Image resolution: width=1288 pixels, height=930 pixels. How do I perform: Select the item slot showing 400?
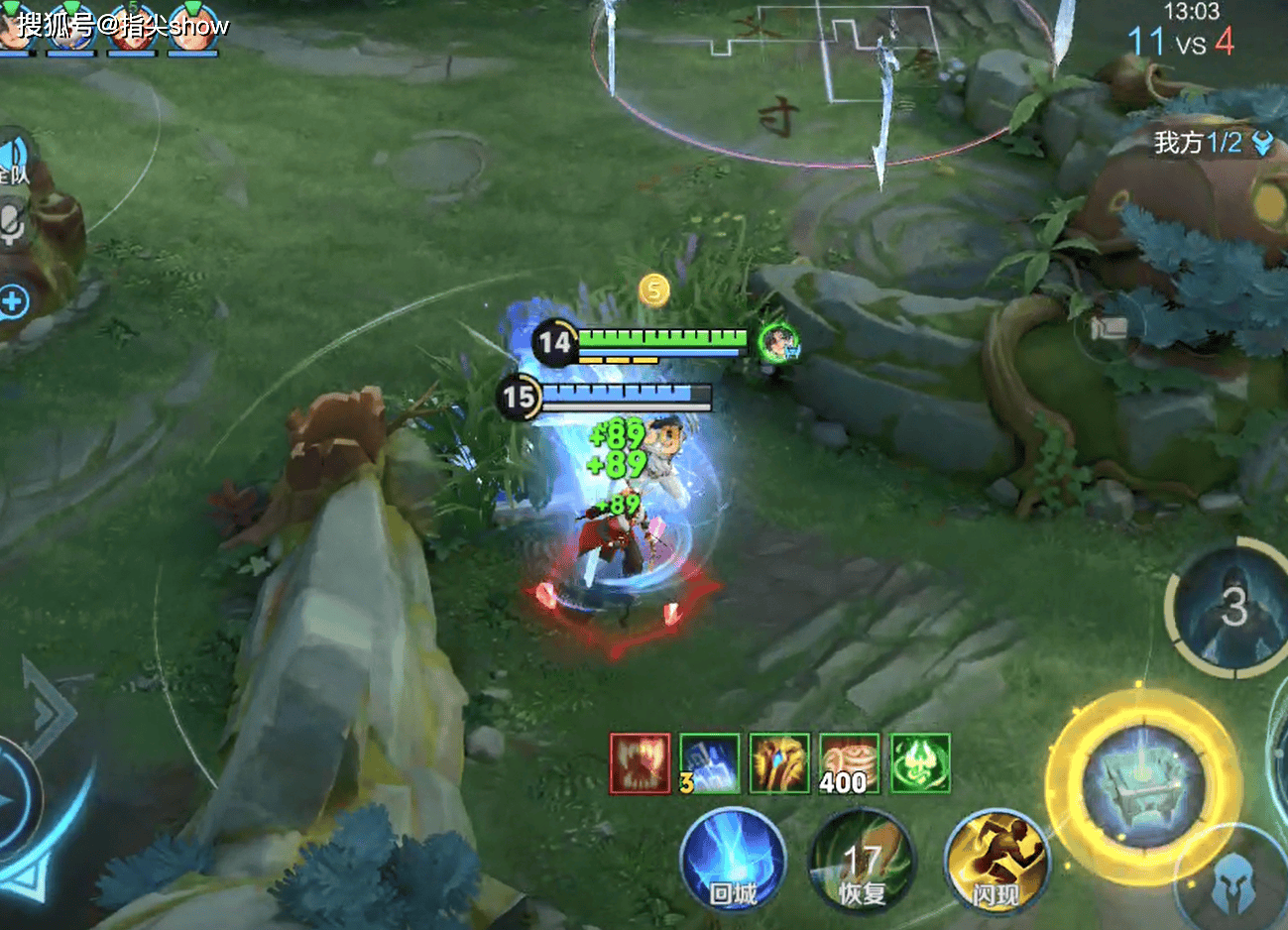(x=849, y=763)
